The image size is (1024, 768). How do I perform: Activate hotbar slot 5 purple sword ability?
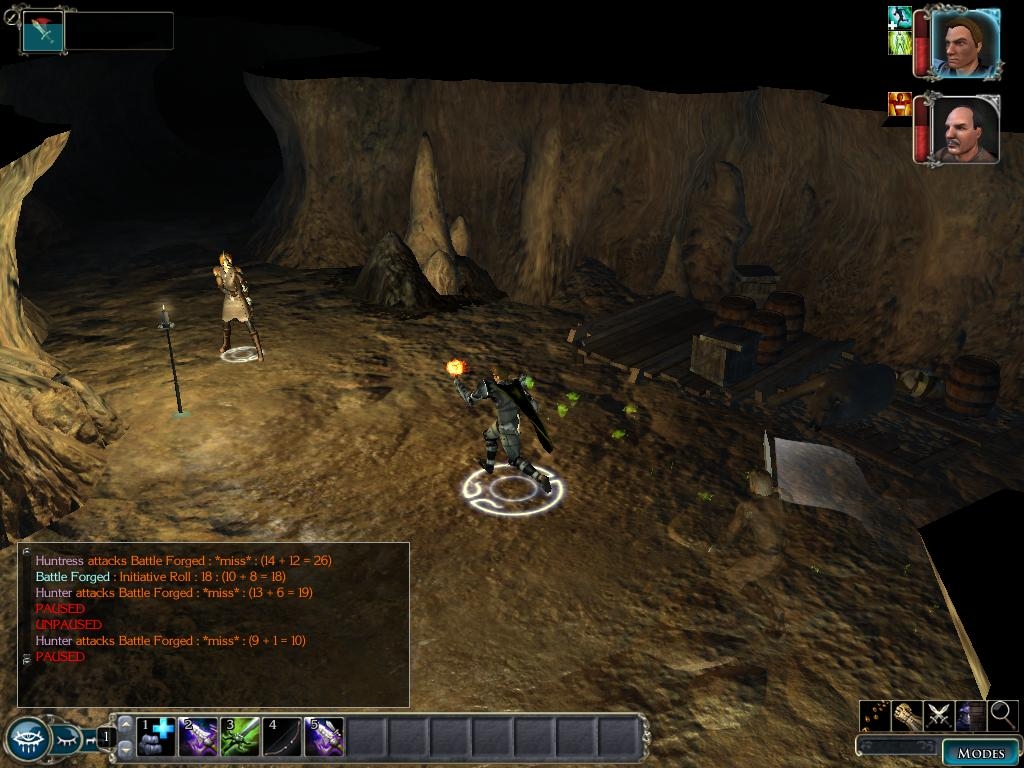click(324, 737)
